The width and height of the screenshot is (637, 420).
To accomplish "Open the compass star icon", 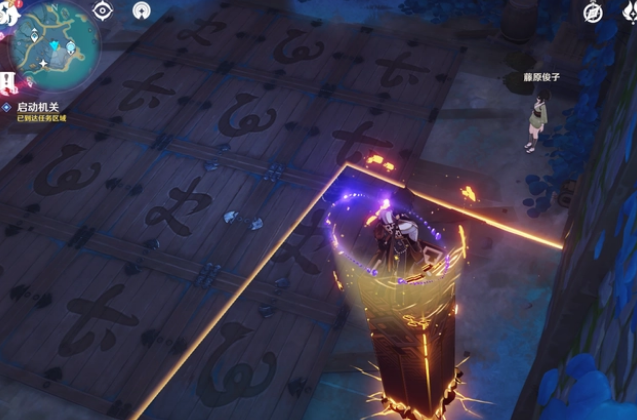I will point(593,12).
